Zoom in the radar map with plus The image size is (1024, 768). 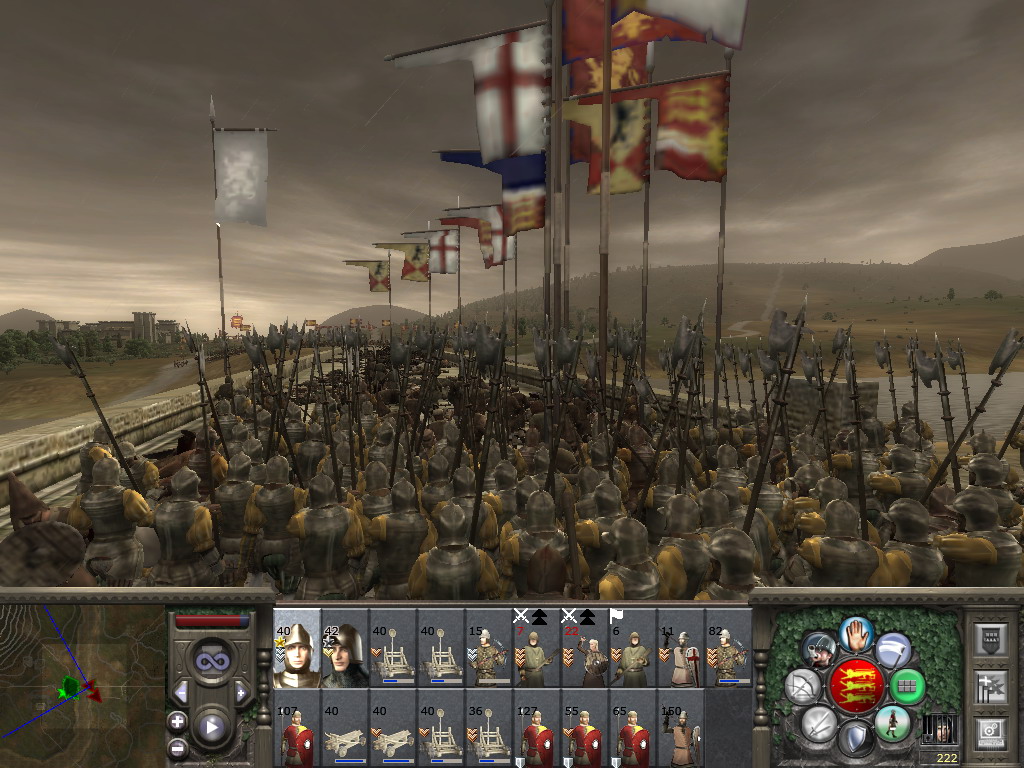click(x=177, y=721)
